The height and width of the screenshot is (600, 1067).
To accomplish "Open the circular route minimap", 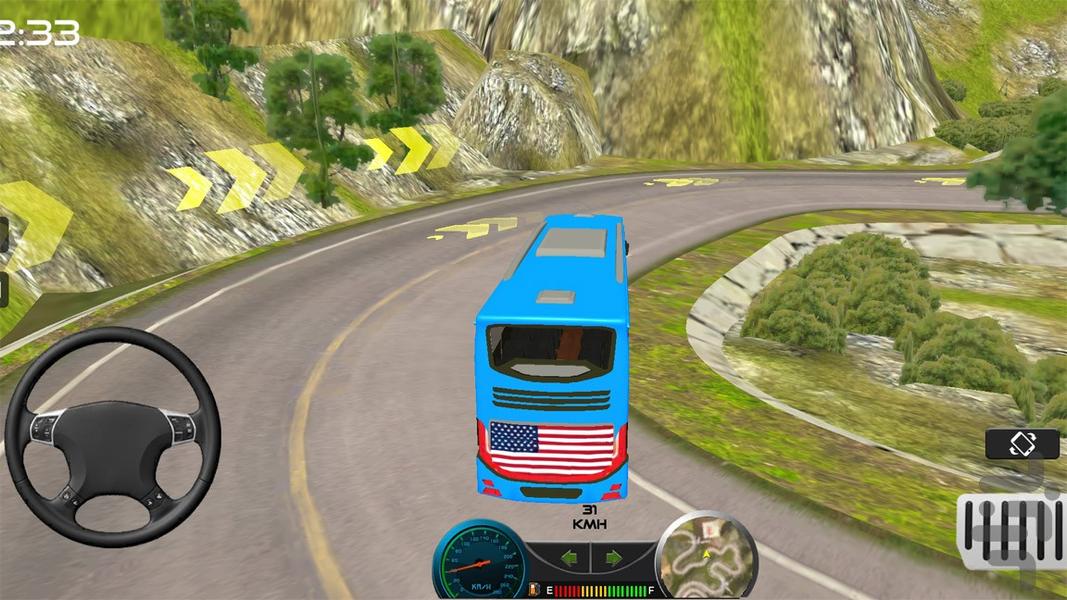I will (x=706, y=556).
